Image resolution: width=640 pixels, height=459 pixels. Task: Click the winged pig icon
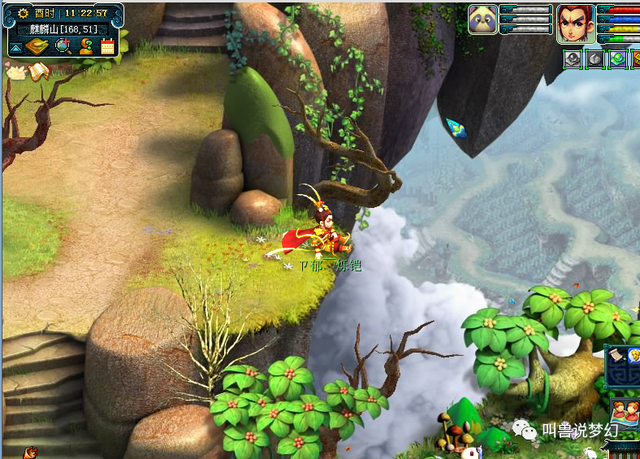pos(16,71)
